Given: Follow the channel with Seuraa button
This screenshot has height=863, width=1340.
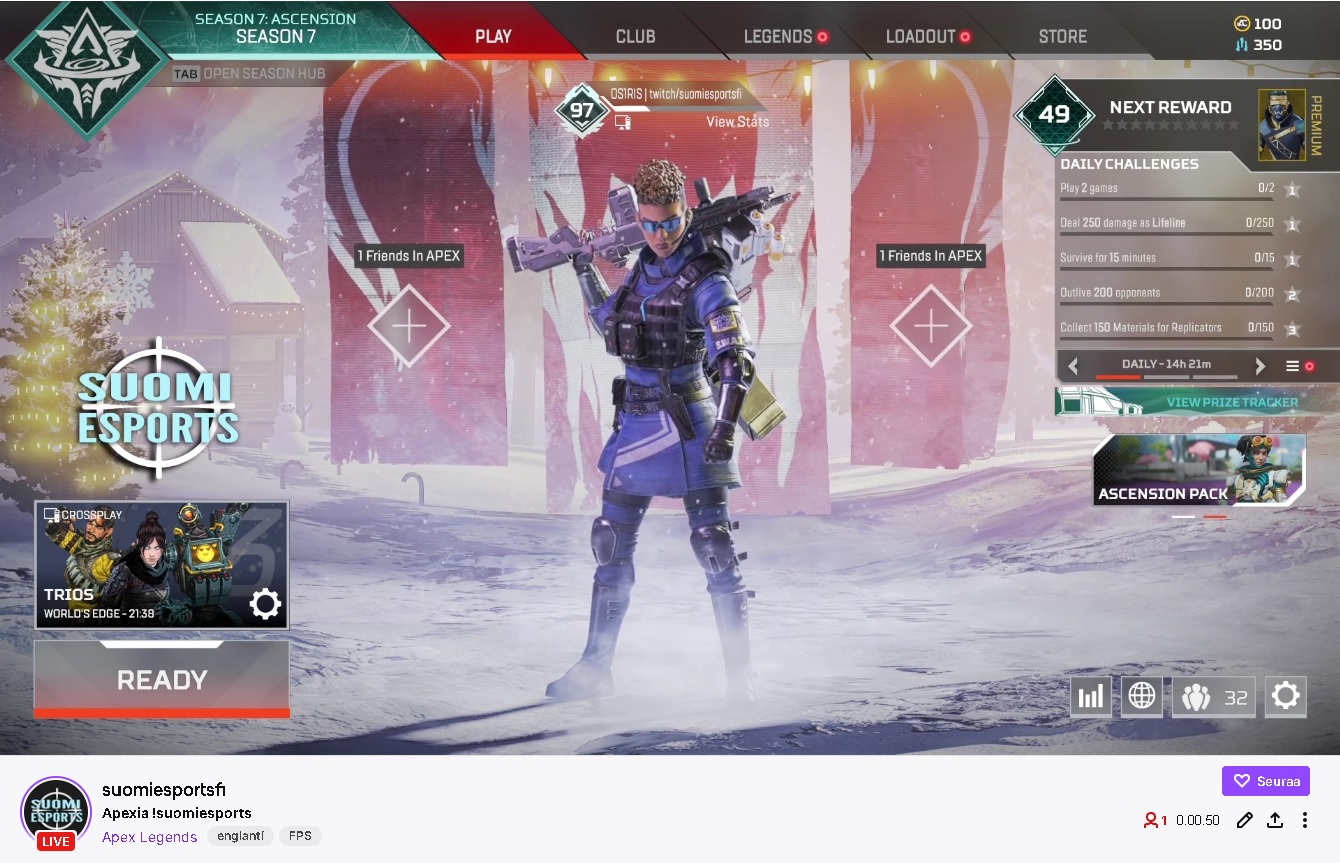Looking at the screenshot, I should click(x=1265, y=781).
